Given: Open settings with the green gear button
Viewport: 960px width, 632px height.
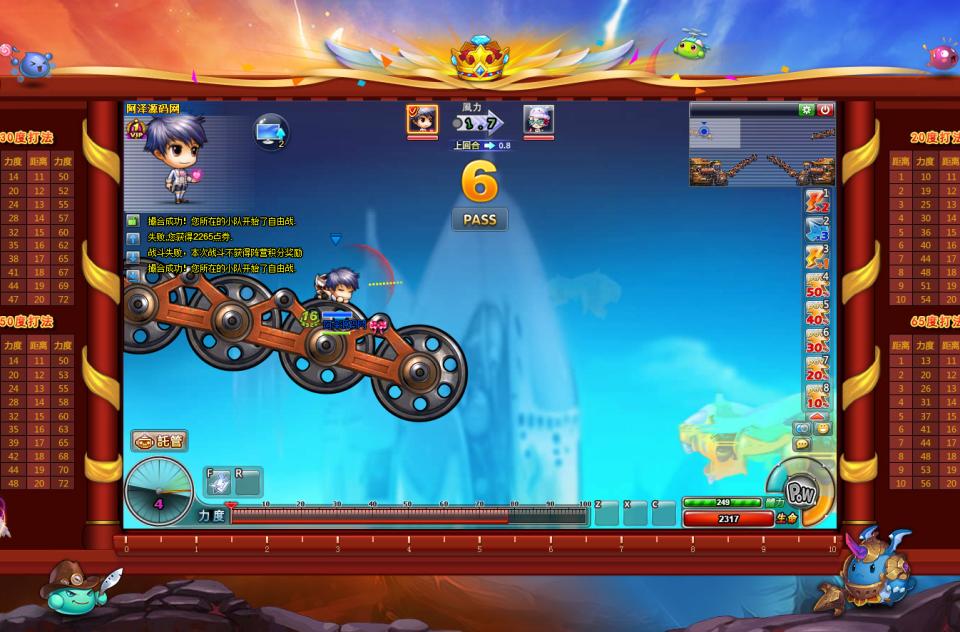Looking at the screenshot, I should [x=806, y=110].
